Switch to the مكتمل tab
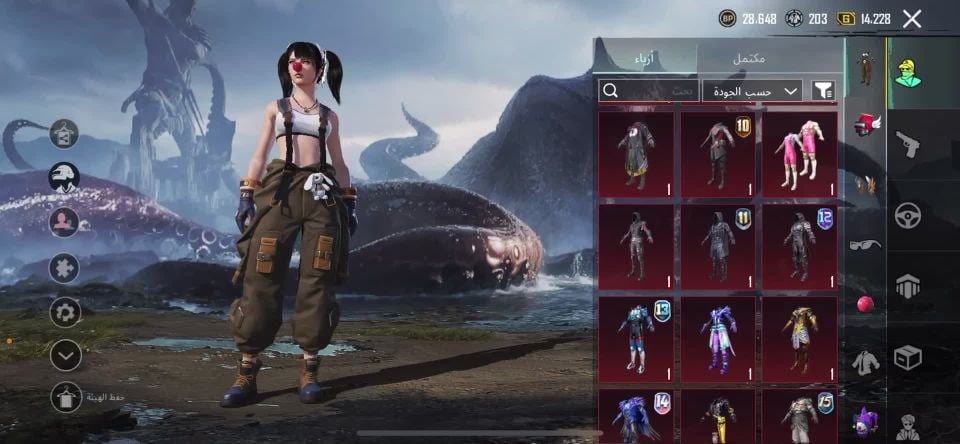Screen dimensions: 960x444 pyautogui.click(x=748, y=58)
